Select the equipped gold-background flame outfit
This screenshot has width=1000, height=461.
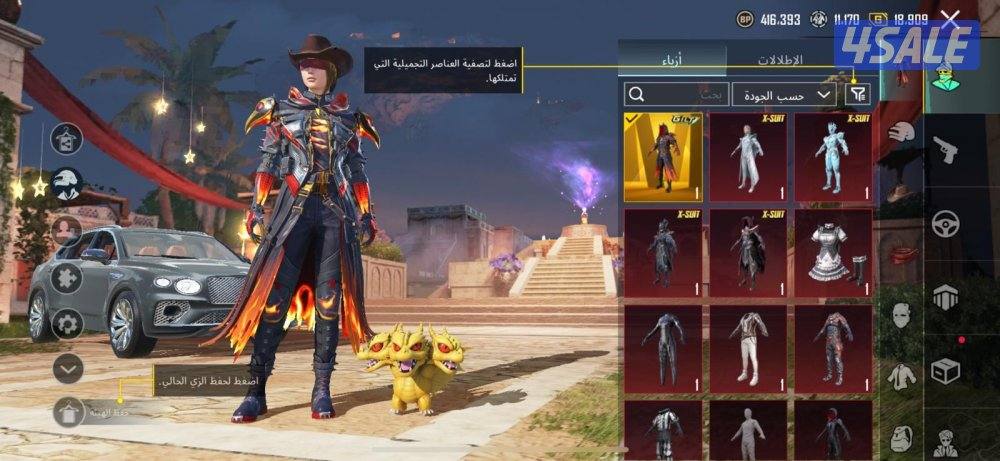tap(663, 156)
